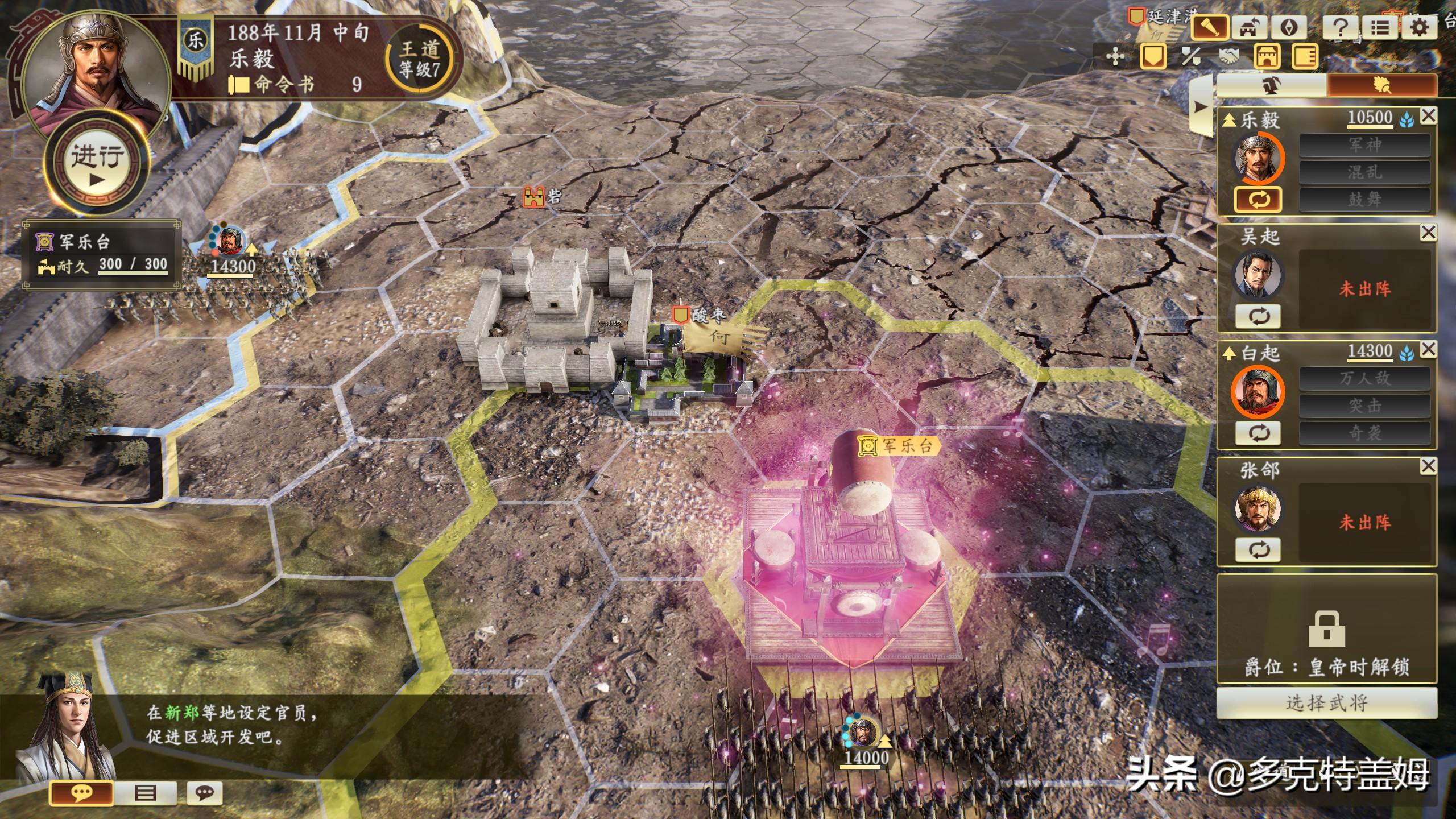Collapse the general panel with the arrow
Screen dimensions: 1456x819
coord(1201,107)
